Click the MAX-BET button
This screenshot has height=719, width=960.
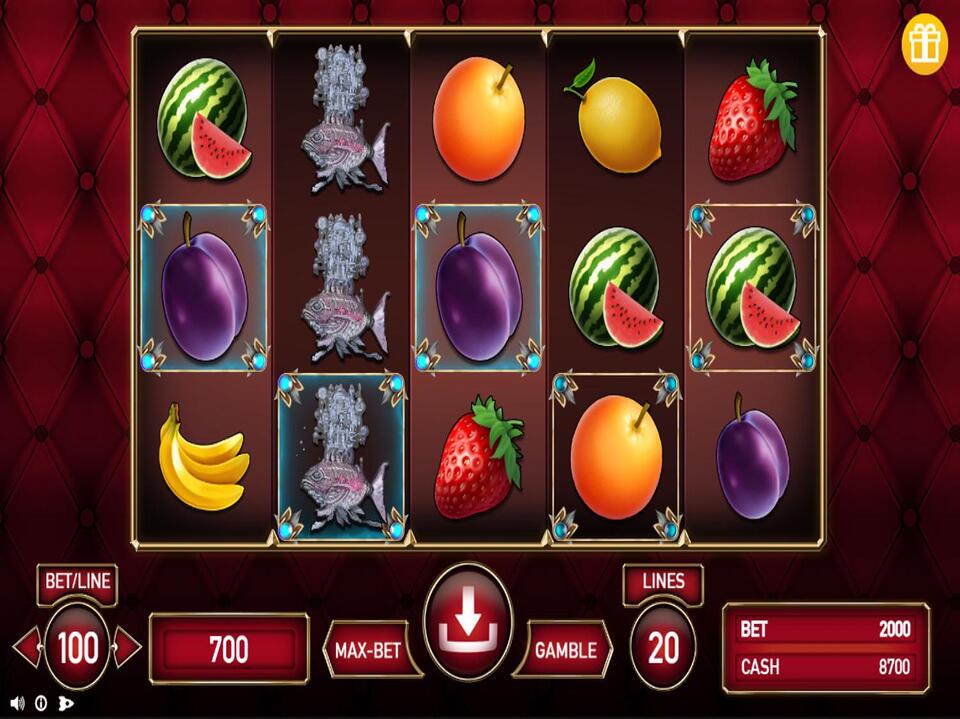click(369, 650)
